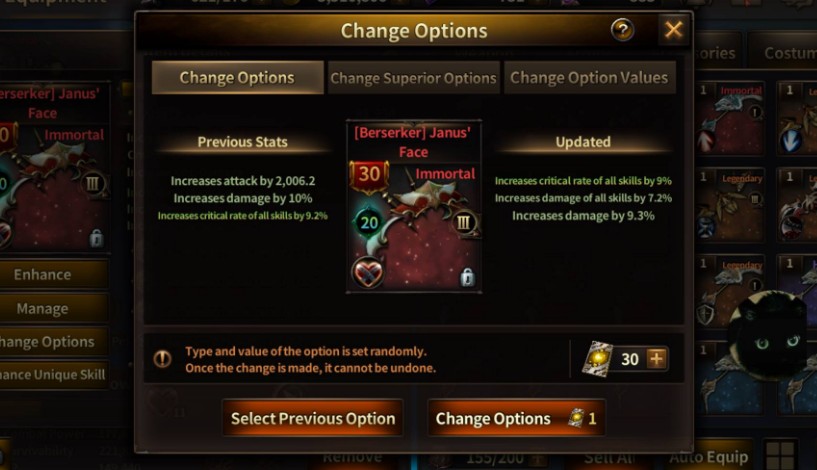Screen dimensions: 817x470
Task: Open the Manage equipment button
Action: point(43,308)
